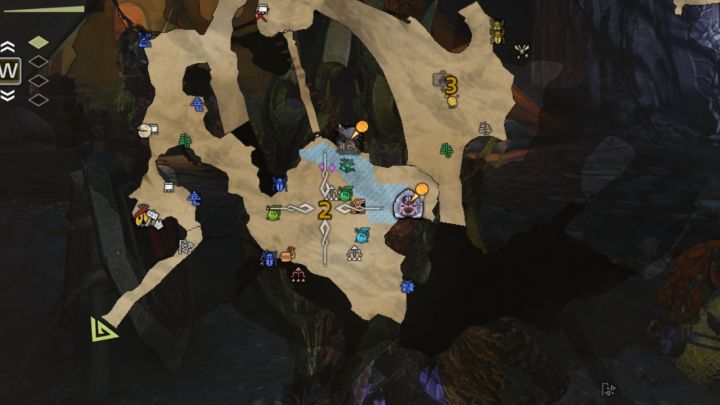Select the blue beetle marker left of area 2
The width and height of the screenshot is (720, 405).
point(279,184)
